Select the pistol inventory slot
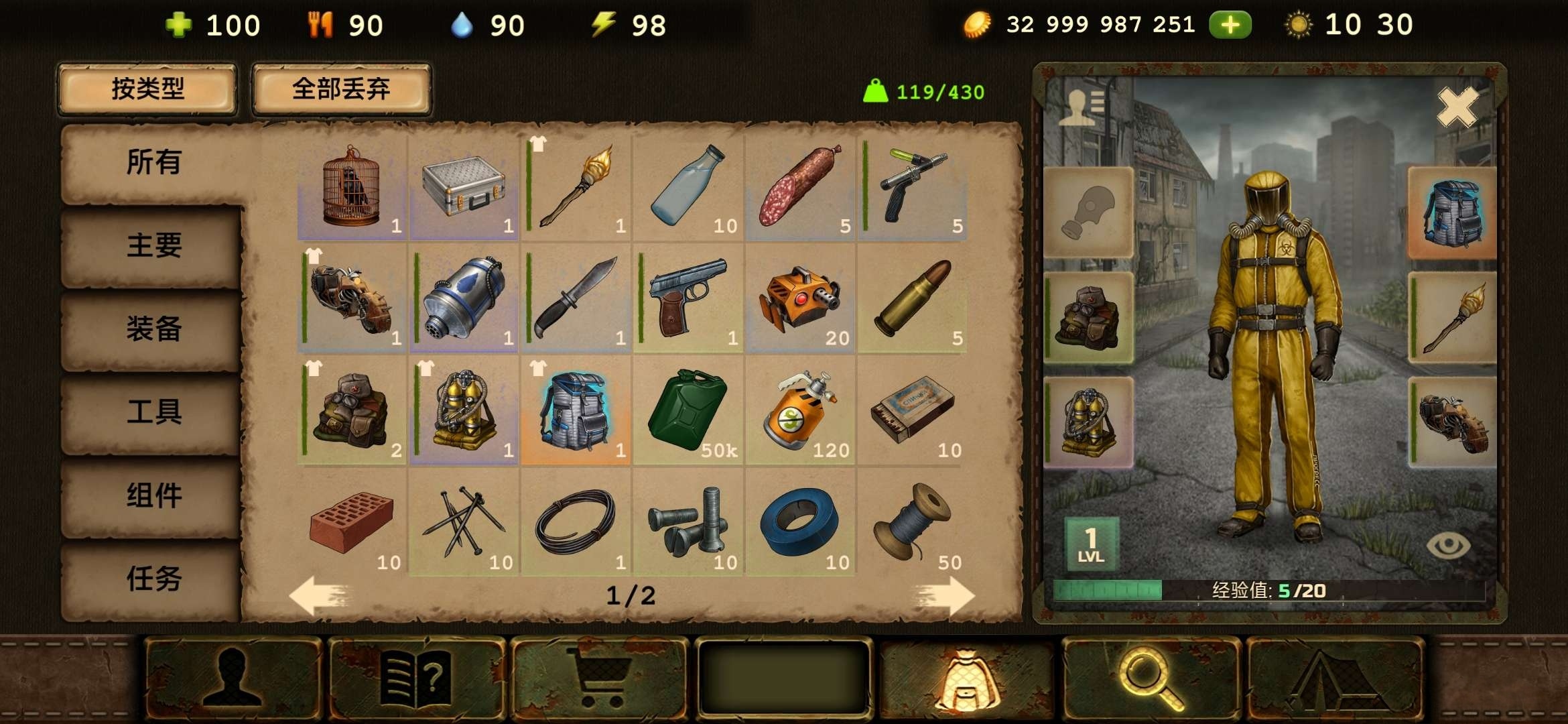1568x724 pixels. (x=688, y=299)
